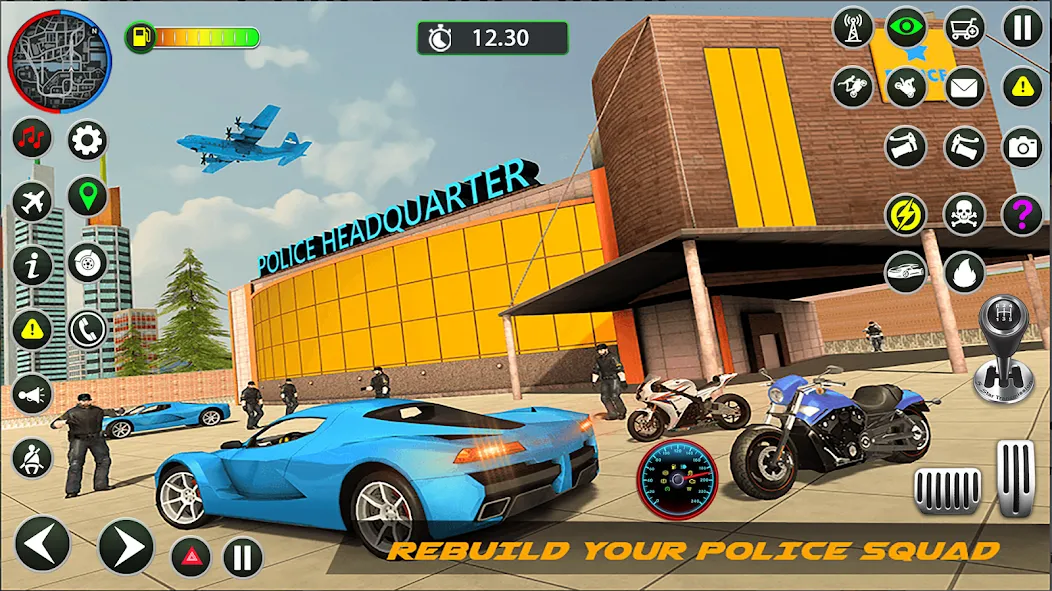The image size is (1052, 591).
Task: Open the shopping cart store
Action: (964, 27)
